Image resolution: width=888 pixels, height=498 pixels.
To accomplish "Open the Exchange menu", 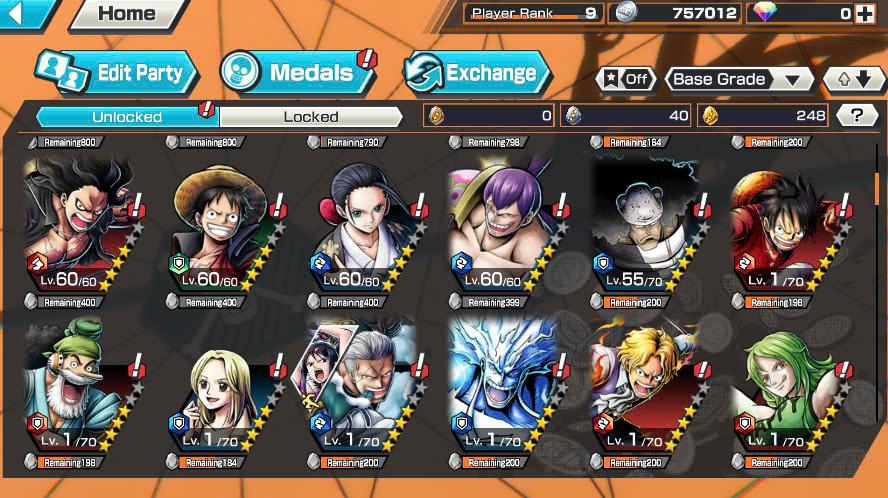I will point(478,72).
